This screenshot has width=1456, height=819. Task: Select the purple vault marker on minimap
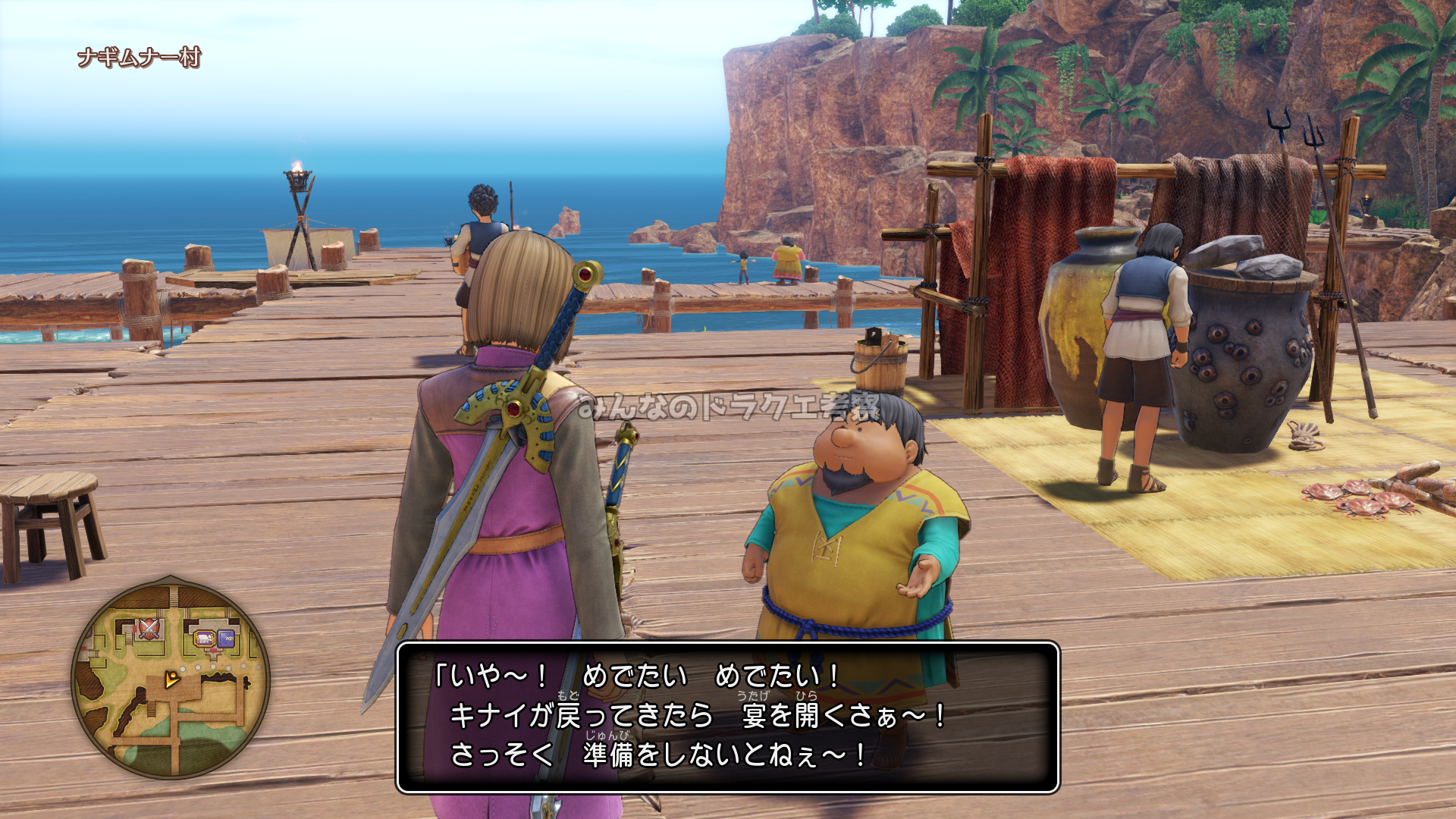226,639
